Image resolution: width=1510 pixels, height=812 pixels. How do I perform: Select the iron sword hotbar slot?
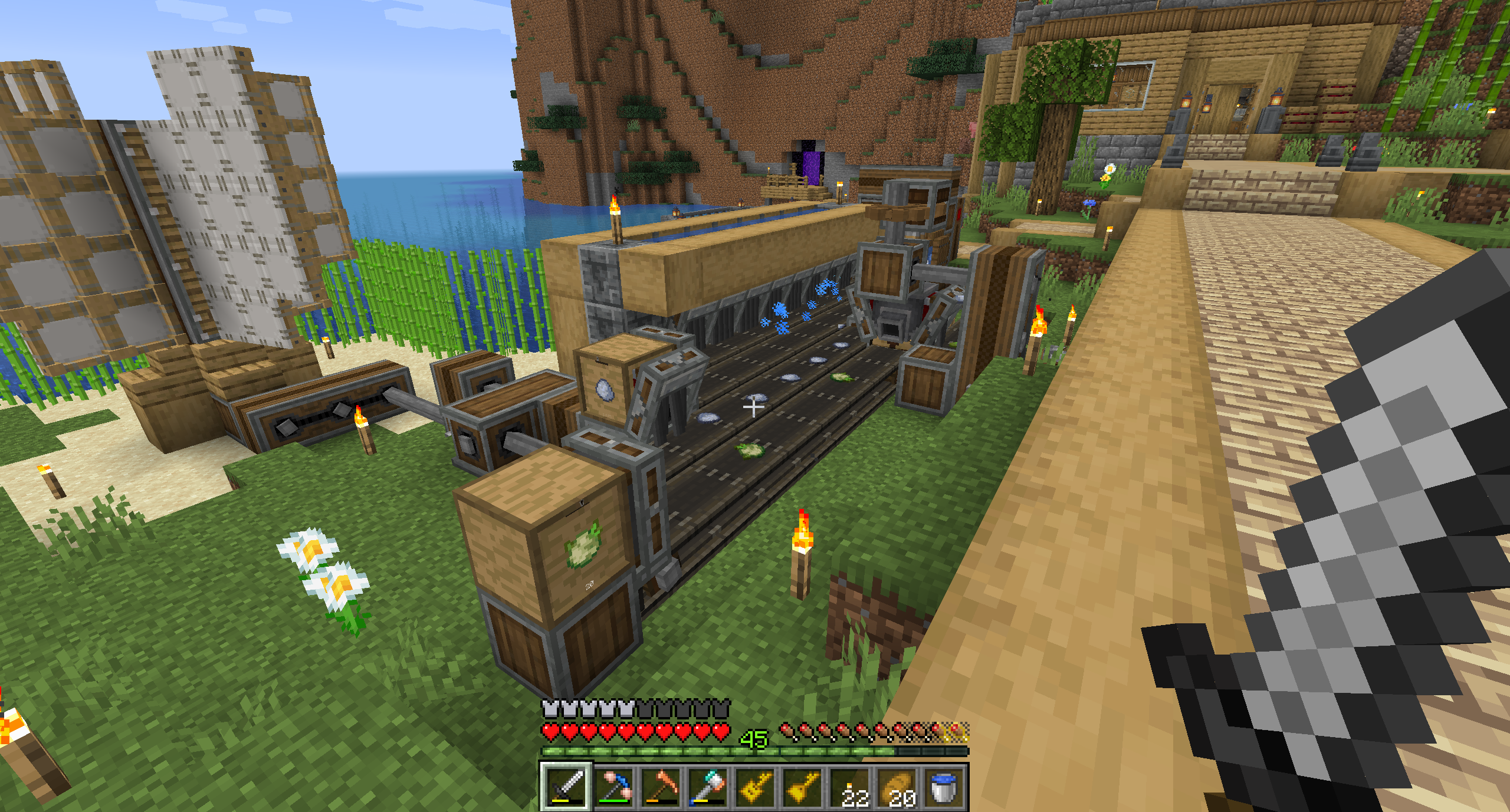pos(565,787)
